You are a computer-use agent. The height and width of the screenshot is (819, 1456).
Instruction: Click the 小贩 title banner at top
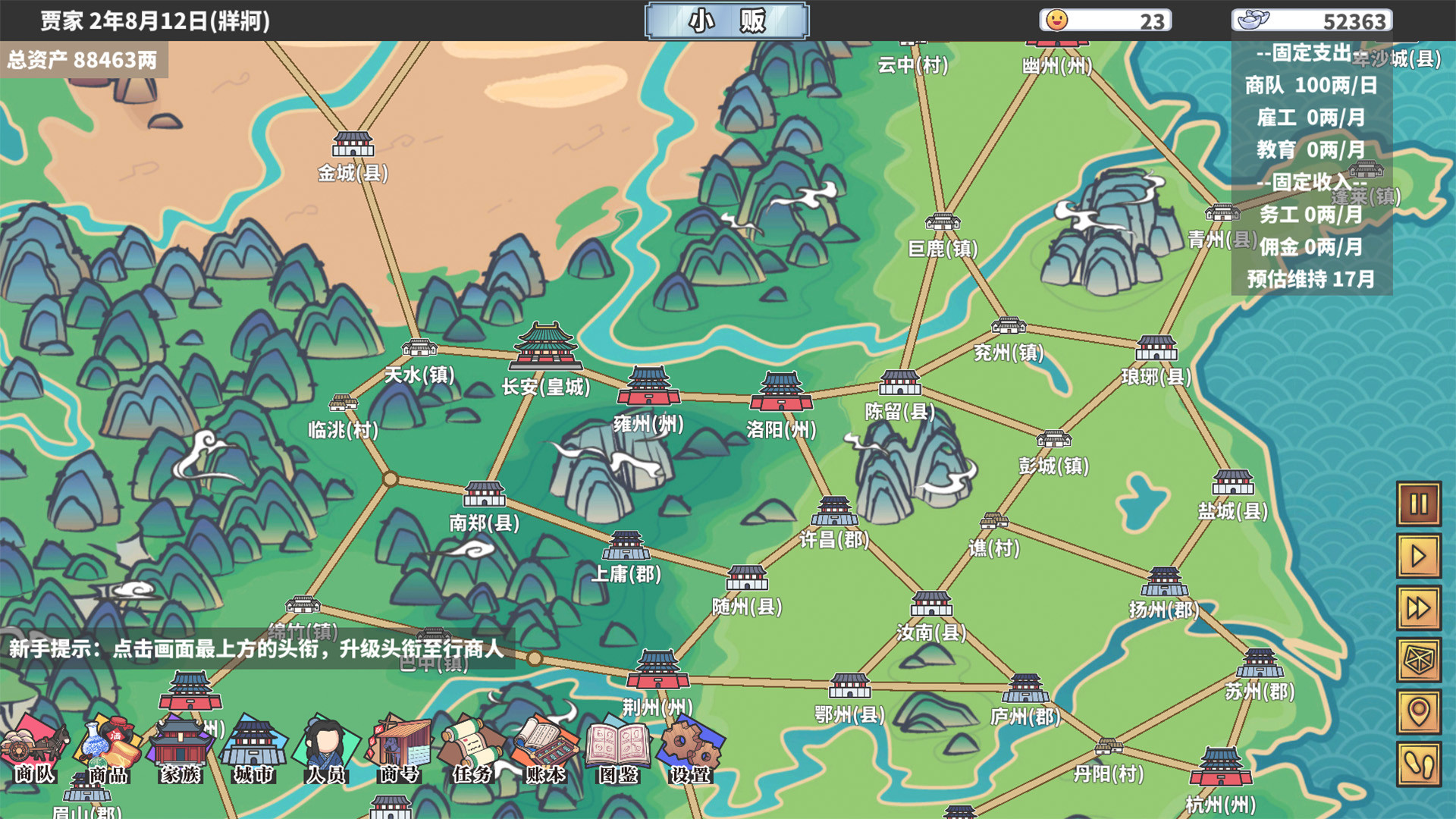coord(726,20)
